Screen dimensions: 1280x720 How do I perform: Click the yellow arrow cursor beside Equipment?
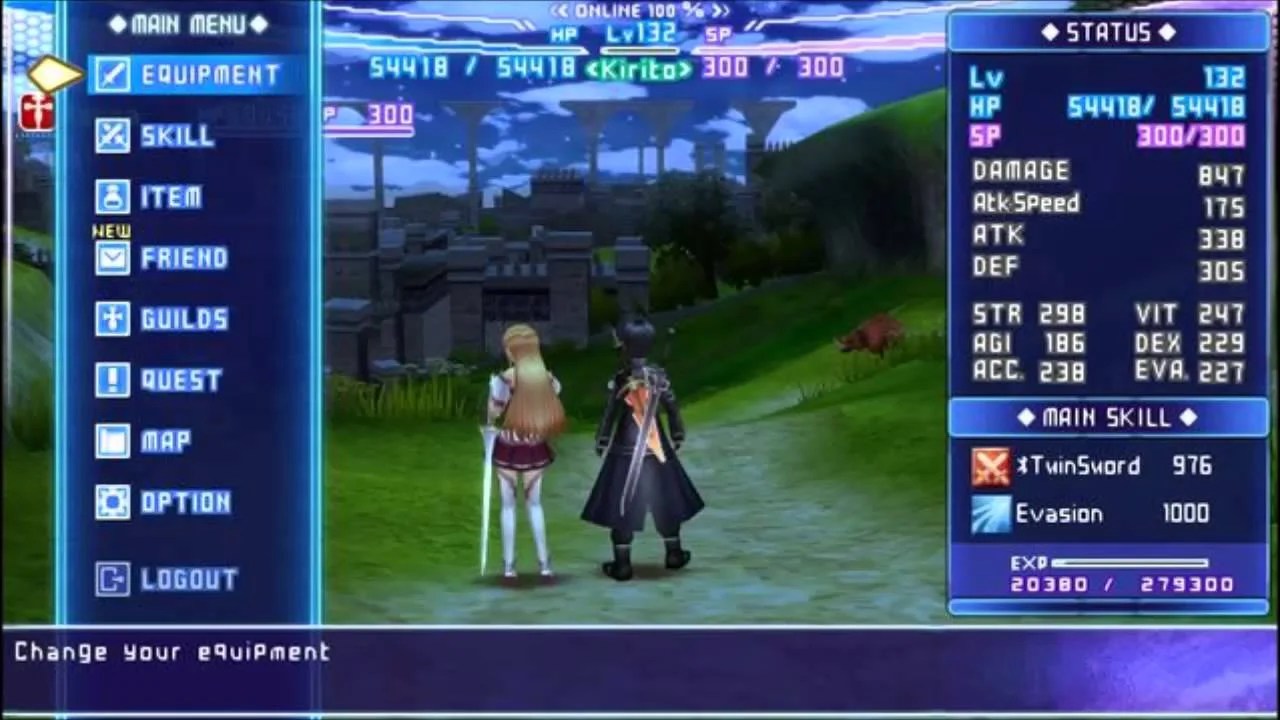click(53, 72)
